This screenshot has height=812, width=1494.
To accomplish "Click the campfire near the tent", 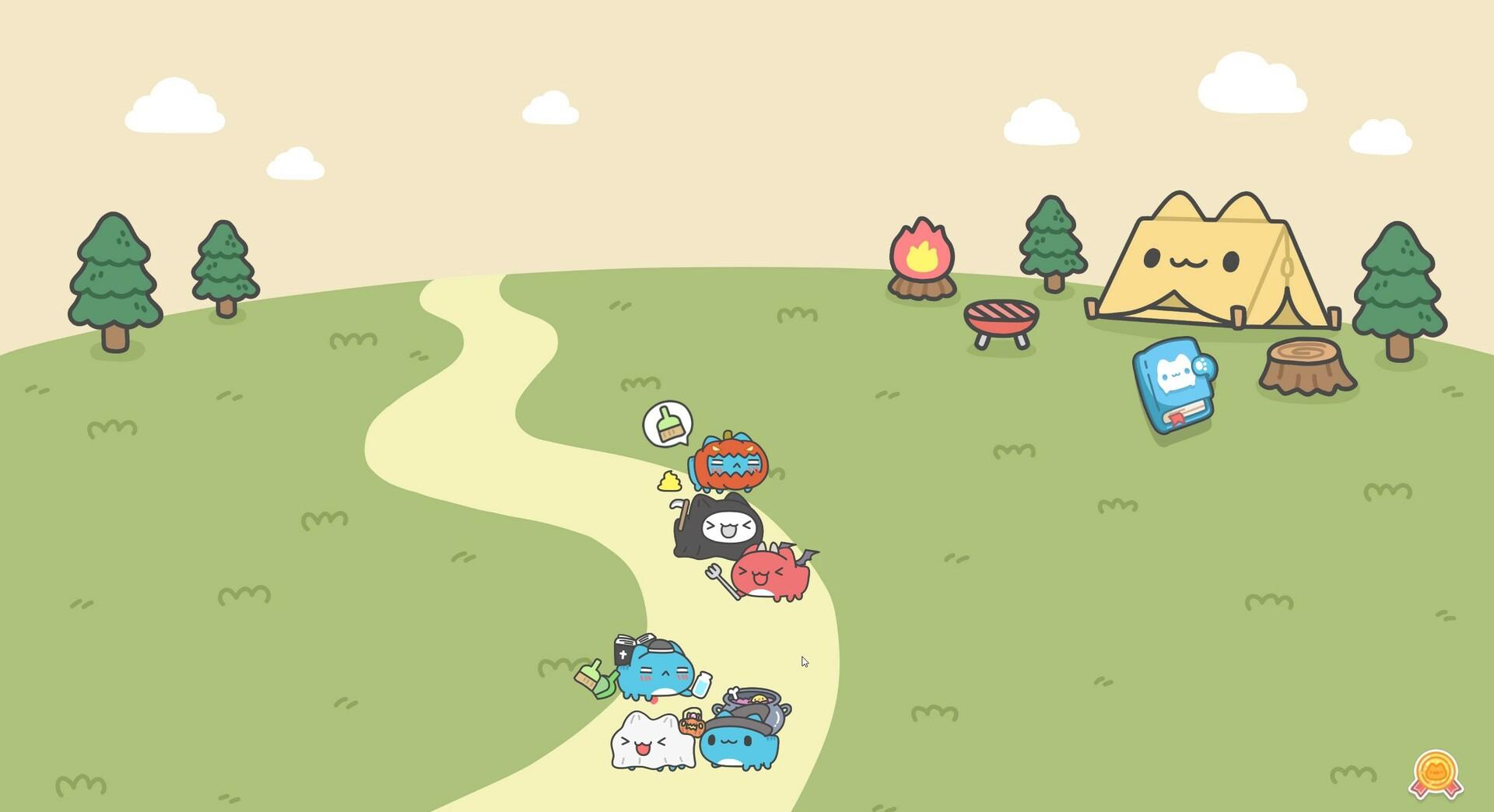I will coord(922,257).
